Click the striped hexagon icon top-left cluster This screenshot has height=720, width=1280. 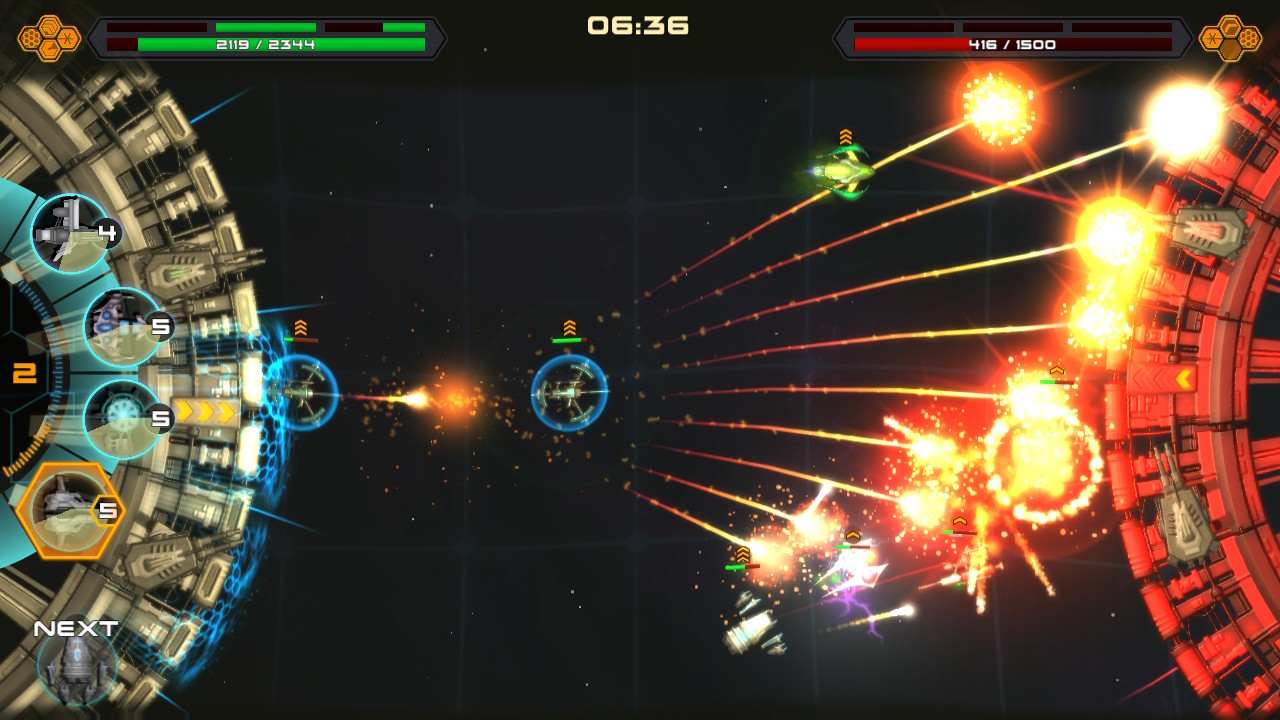pyautogui.click(x=49, y=27)
